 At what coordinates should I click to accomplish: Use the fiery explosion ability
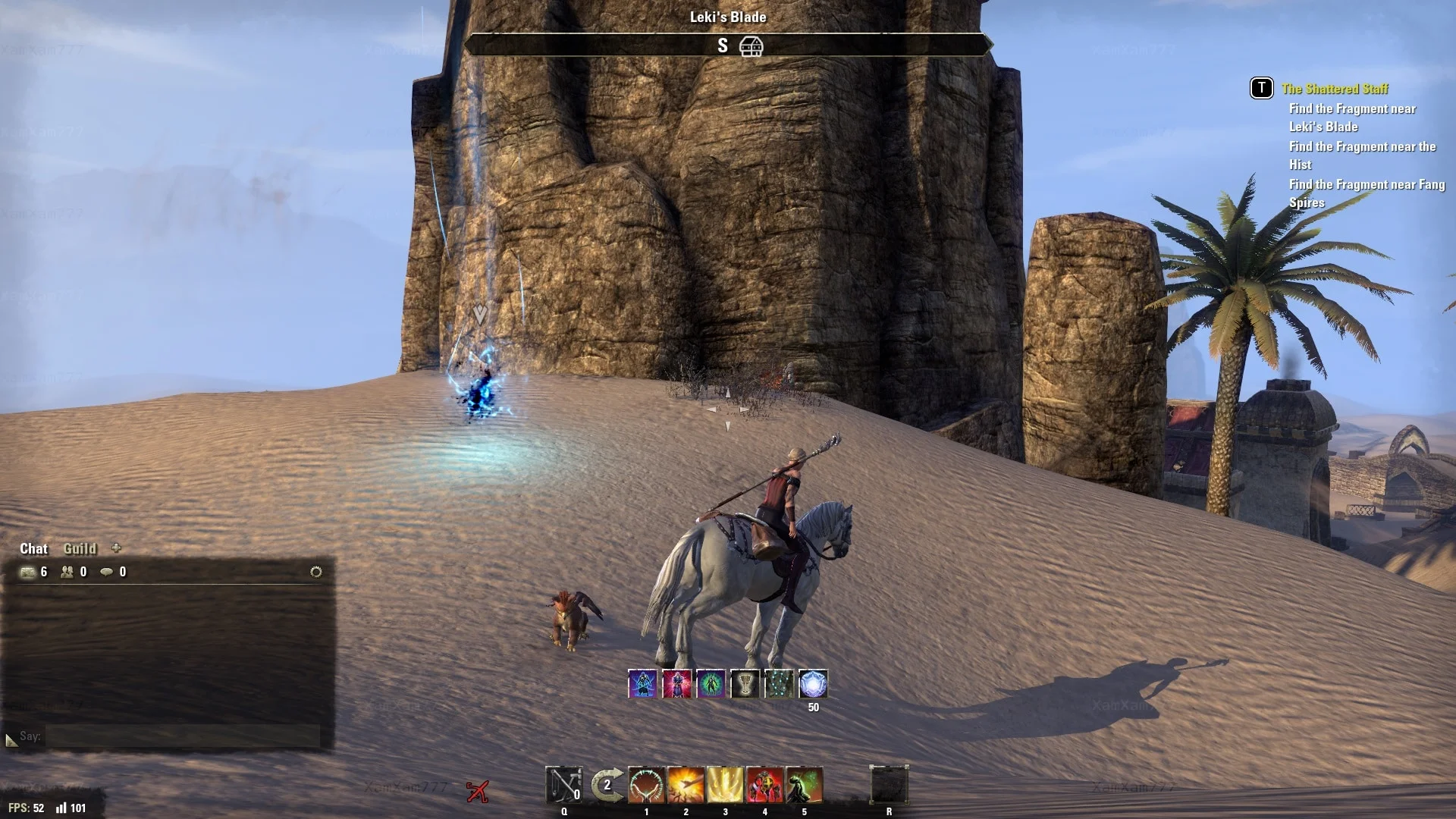686,785
